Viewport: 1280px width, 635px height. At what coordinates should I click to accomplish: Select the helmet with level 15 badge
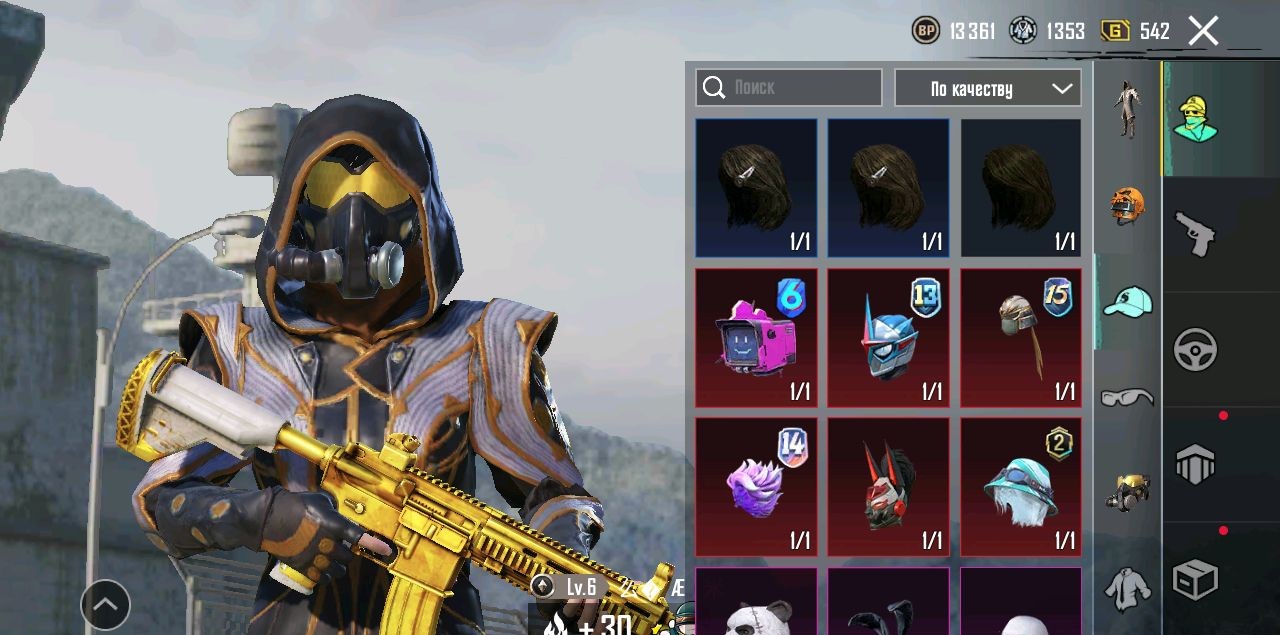(1020, 338)
